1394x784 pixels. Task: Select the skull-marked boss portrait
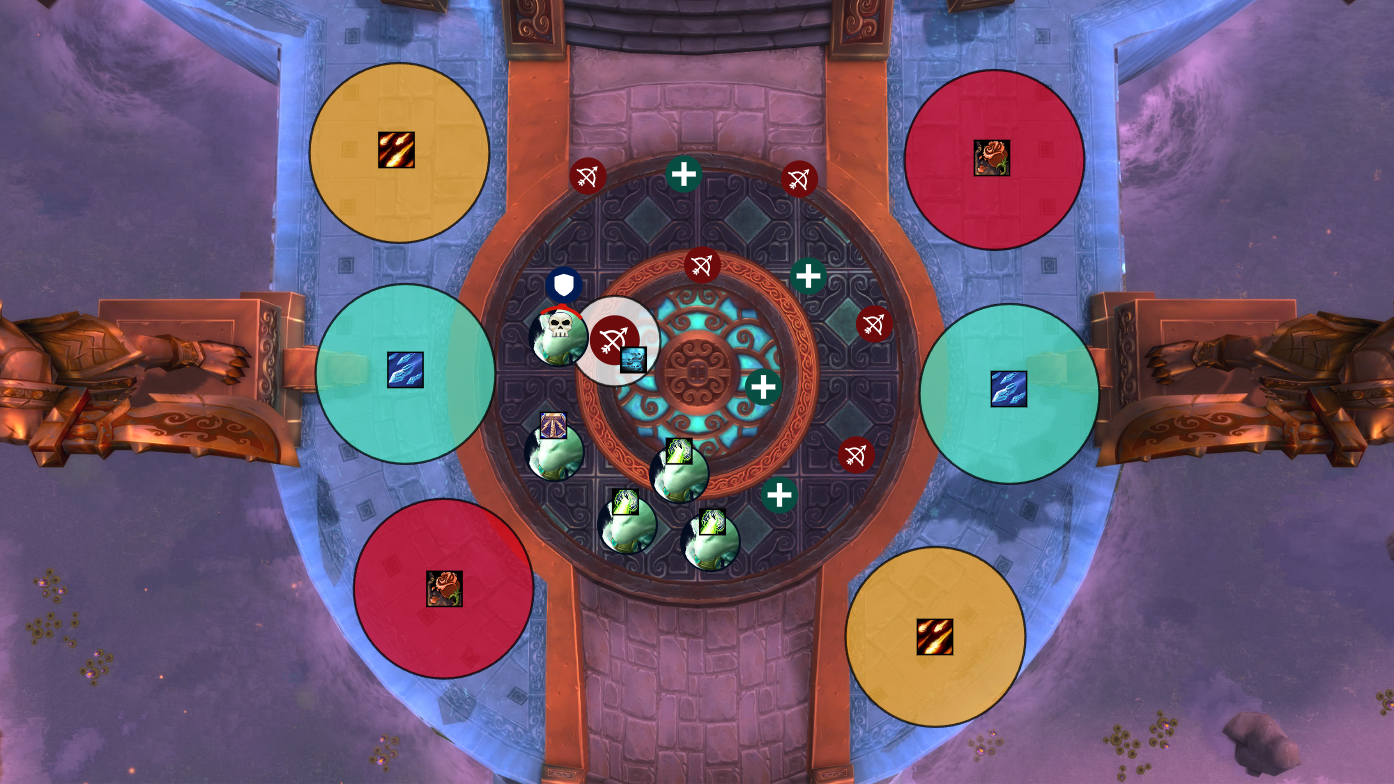[x=558, y=336]
